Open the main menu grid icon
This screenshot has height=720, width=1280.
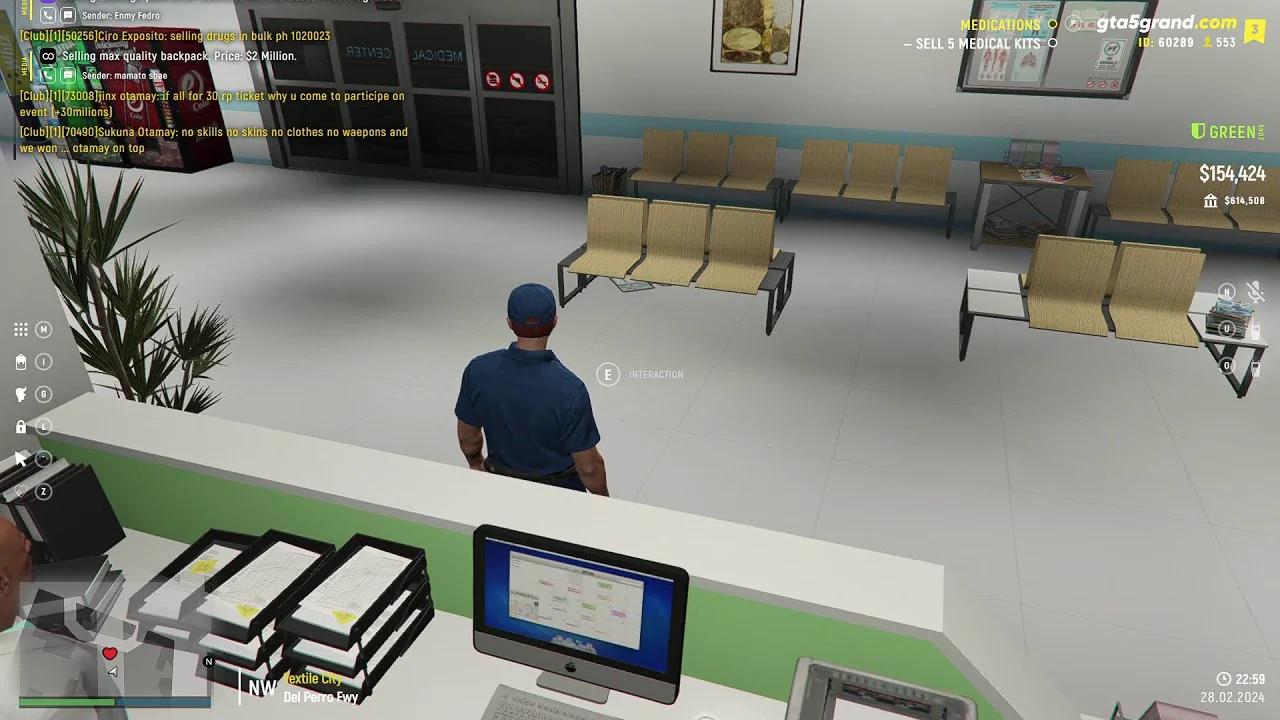coord(19,329)
